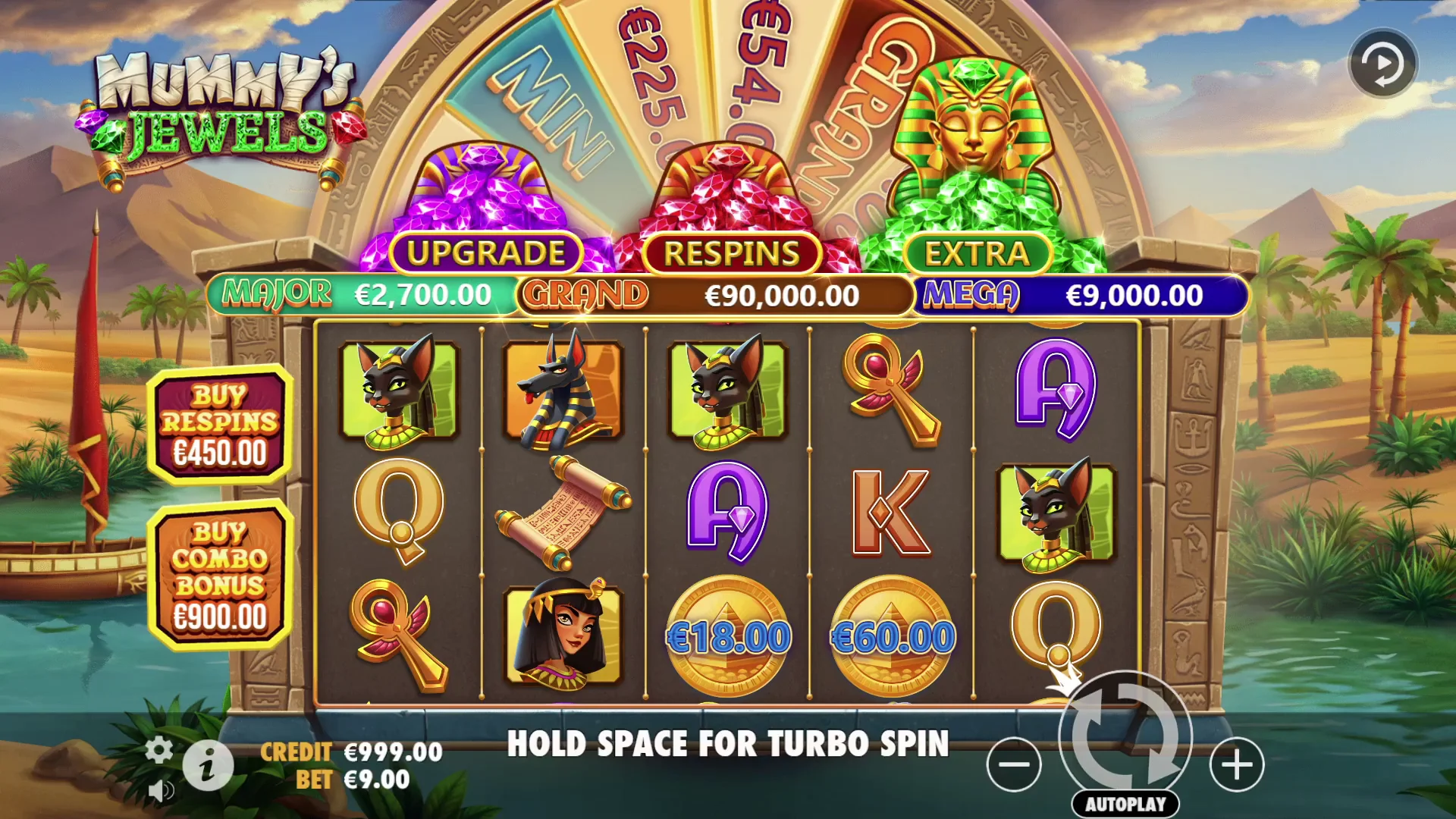
Task: Spin the reels with the circular arrows button
Action: pyautogui.click(x=1125, y=736)
